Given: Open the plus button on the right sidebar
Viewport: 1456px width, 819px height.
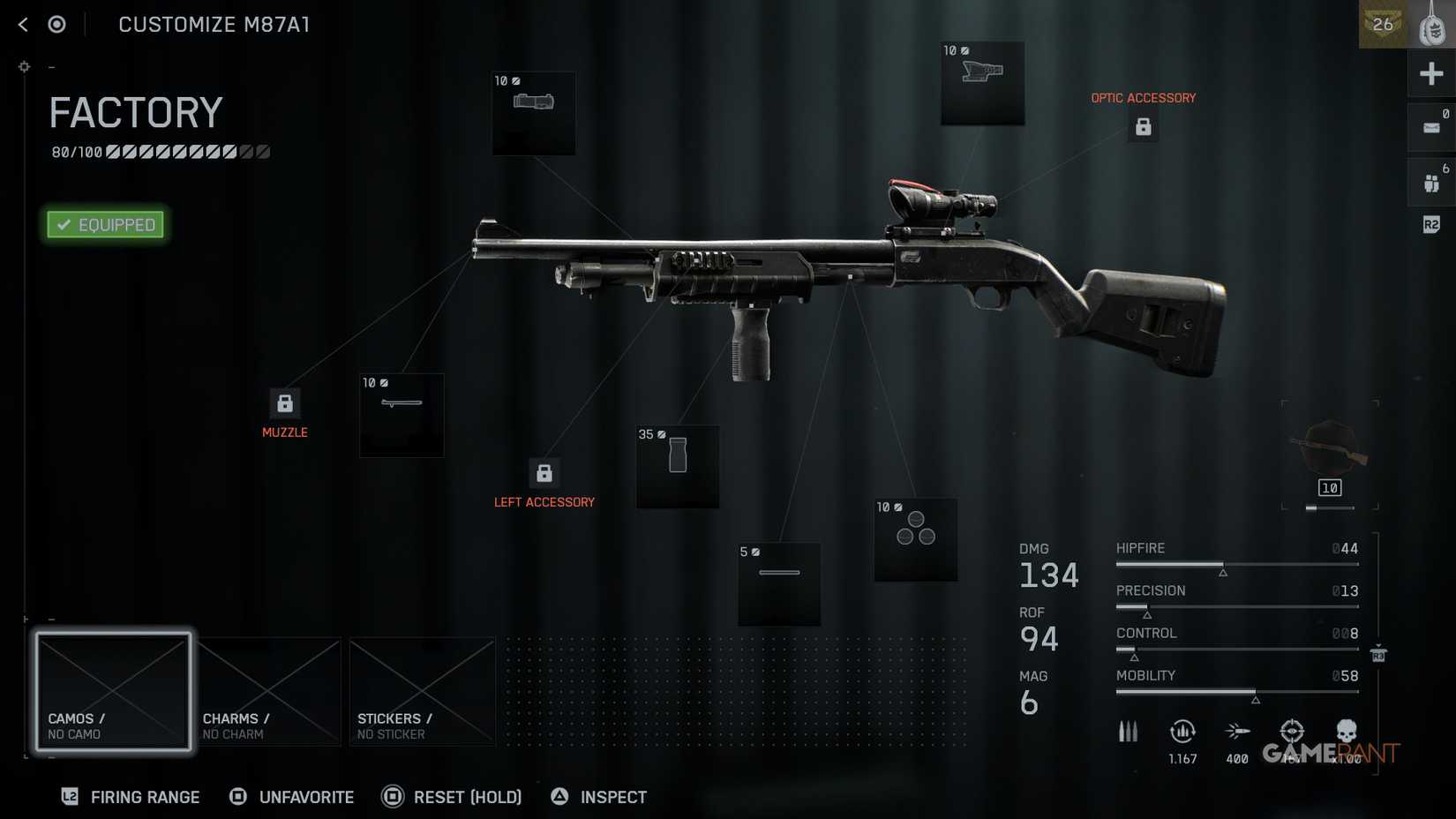Looking at the screenshot, I should 1431,73.
